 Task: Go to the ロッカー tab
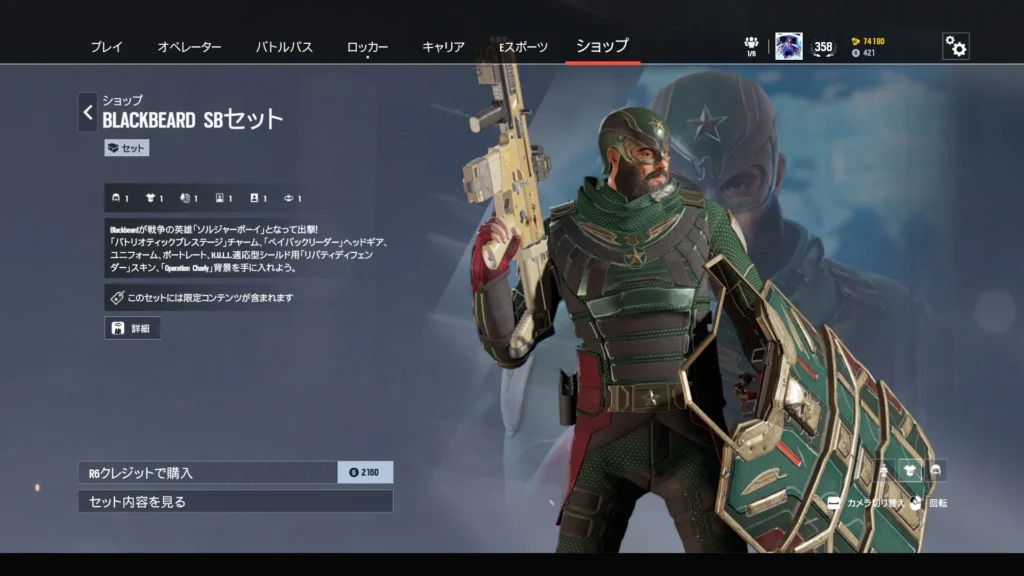coord(367,47)
